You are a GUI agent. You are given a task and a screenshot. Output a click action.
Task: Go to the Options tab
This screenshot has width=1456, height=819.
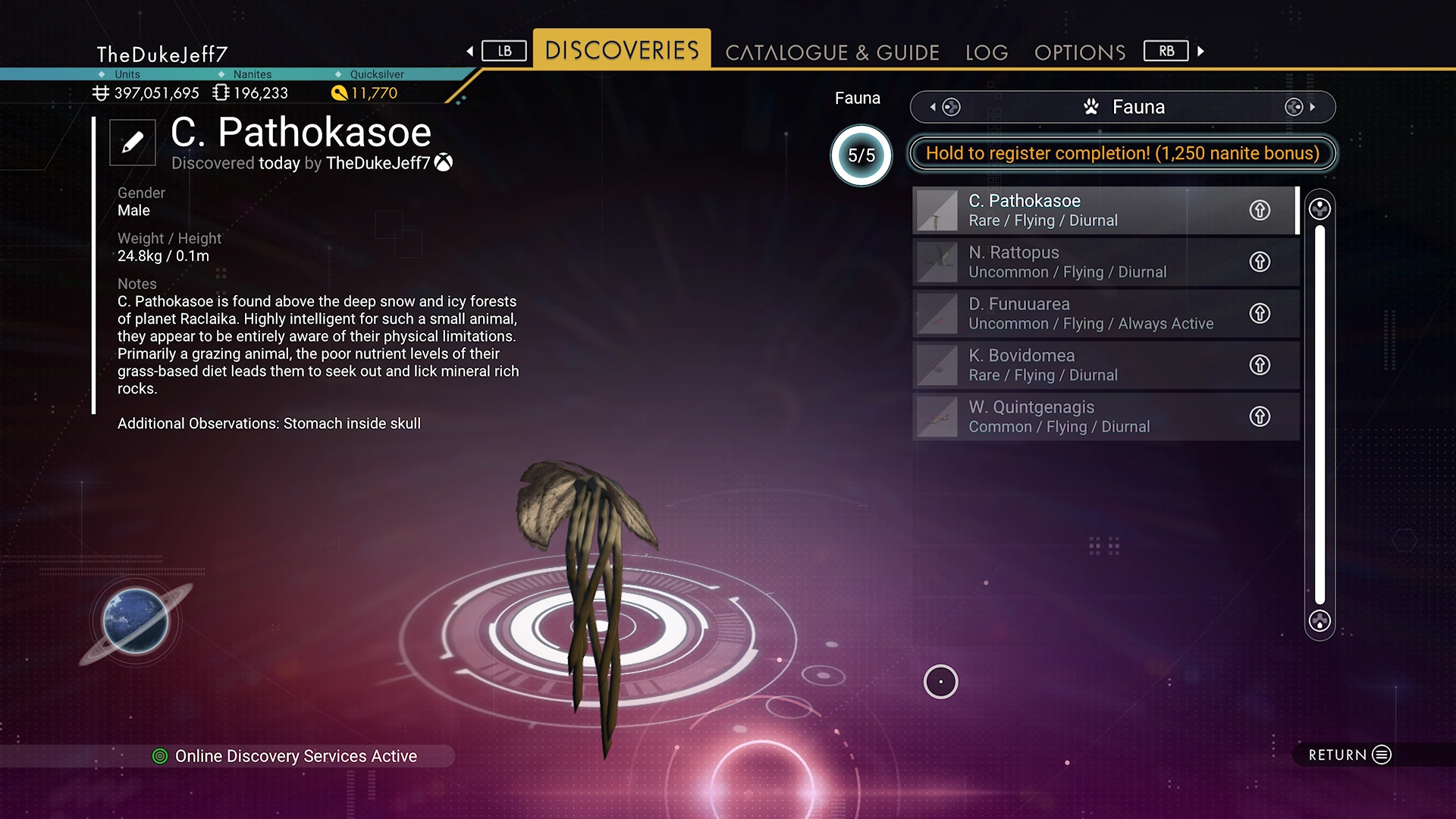(x=1080, y=52)
